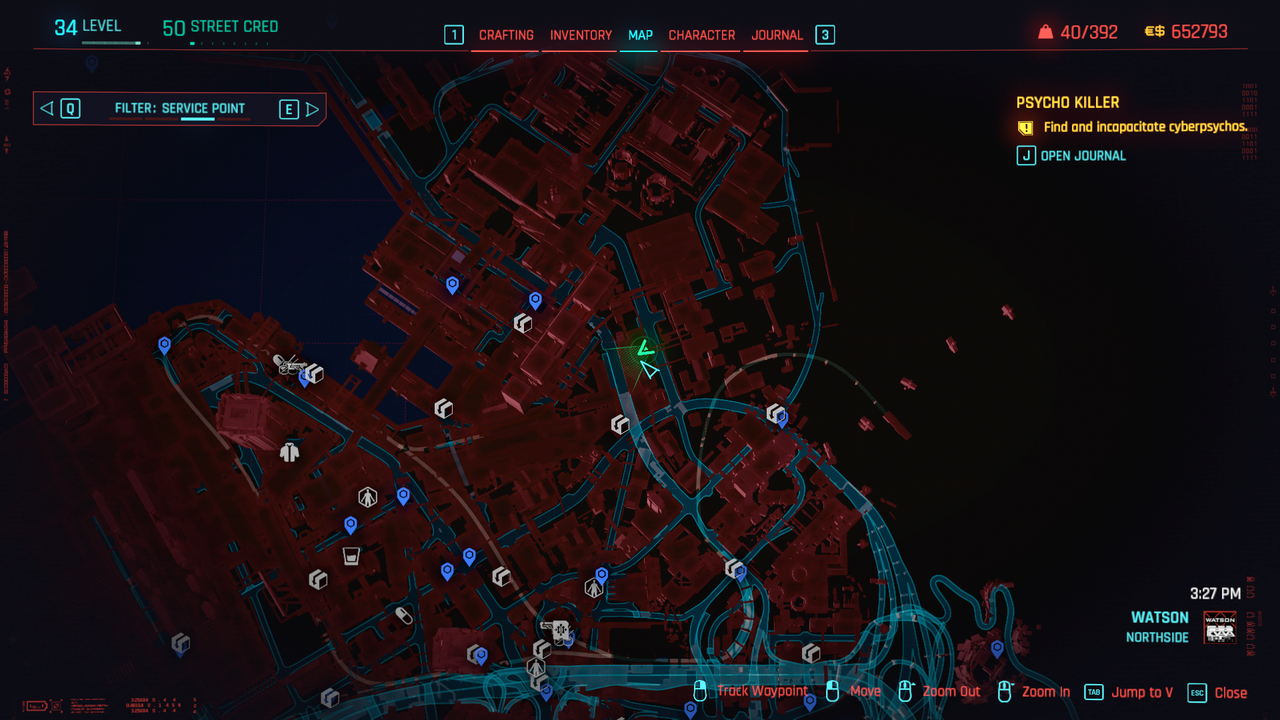Image resolution: width=1280 pixels, height=720 pixels.
Task: Select the Map tab
Action: (640, 35)
